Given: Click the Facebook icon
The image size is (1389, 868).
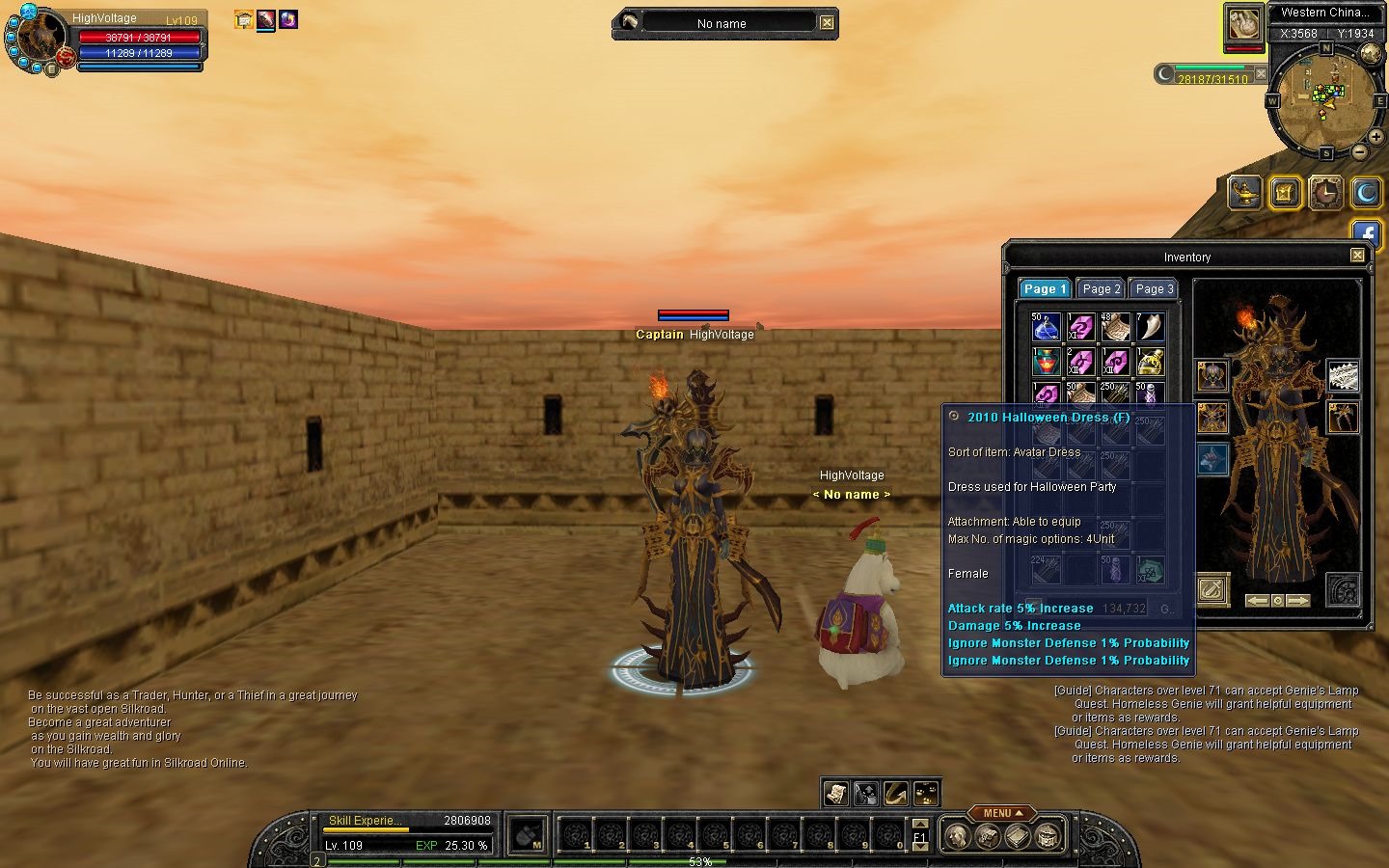Looking at the screenshot, I should [x=1367, y=232].
